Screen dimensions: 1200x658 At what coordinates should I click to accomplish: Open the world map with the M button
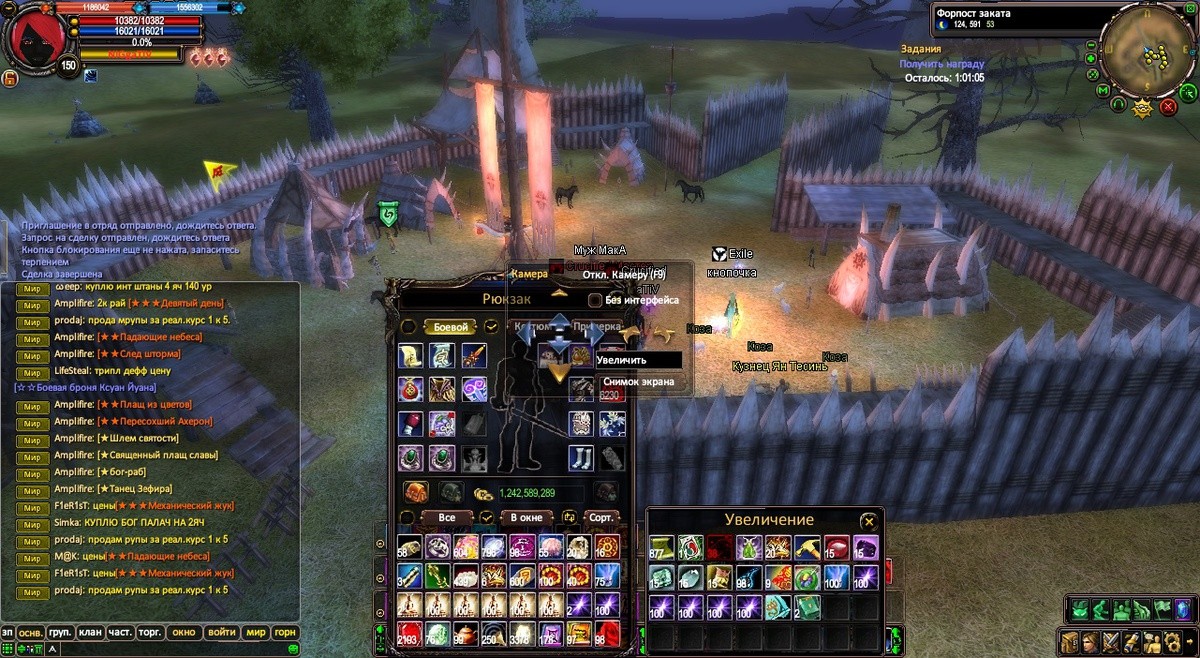pos(1102,91)
